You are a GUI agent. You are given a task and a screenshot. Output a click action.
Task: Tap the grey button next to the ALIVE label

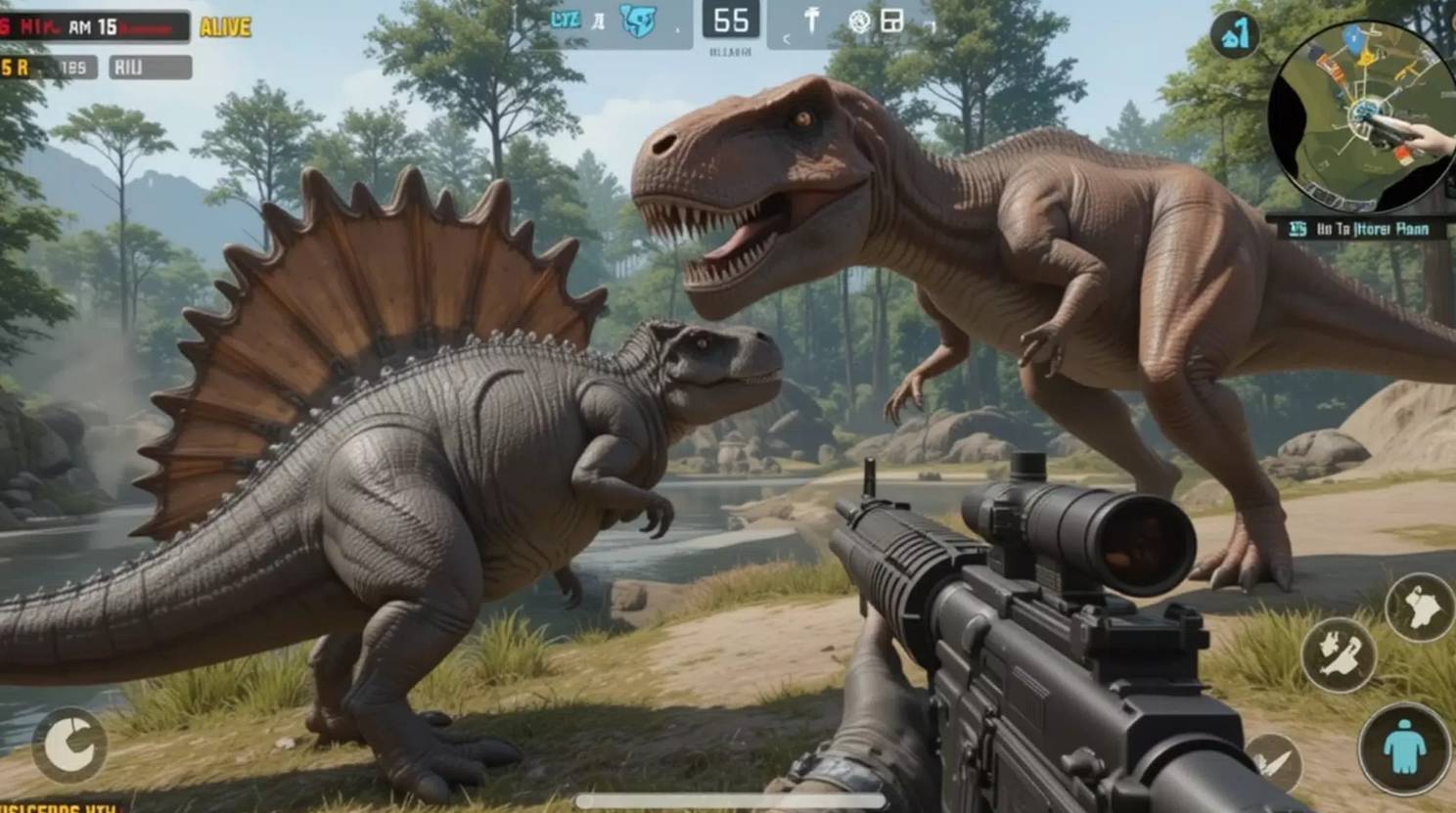point(150,68)
